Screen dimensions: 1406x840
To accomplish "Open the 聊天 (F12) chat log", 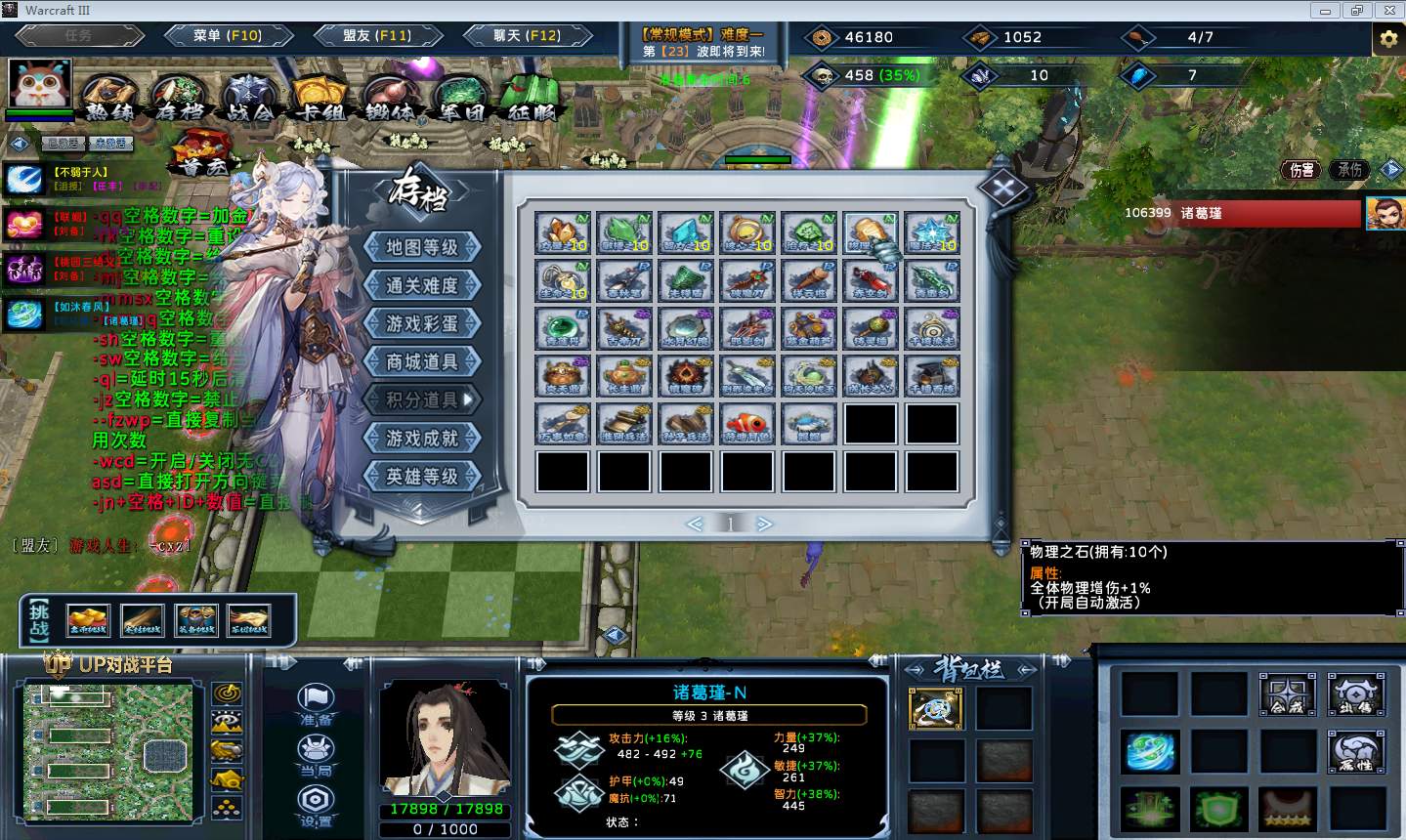I will click(x=528, y=36).
